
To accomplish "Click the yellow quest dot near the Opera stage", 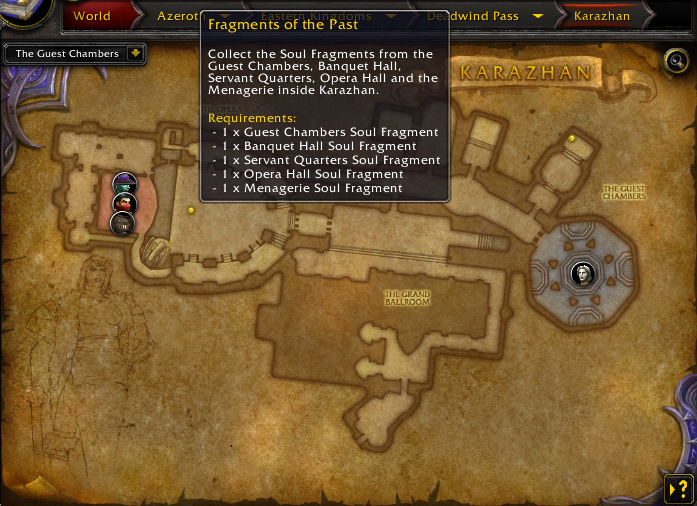I will click(191, 210).
